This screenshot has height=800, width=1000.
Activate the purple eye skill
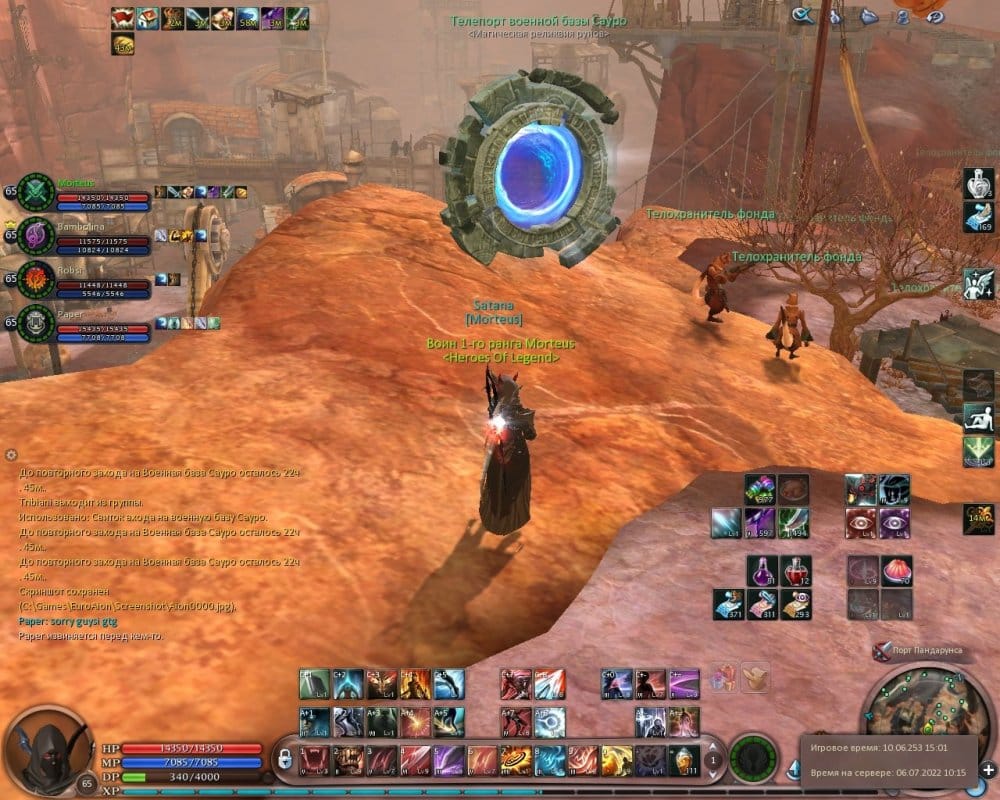895,521
